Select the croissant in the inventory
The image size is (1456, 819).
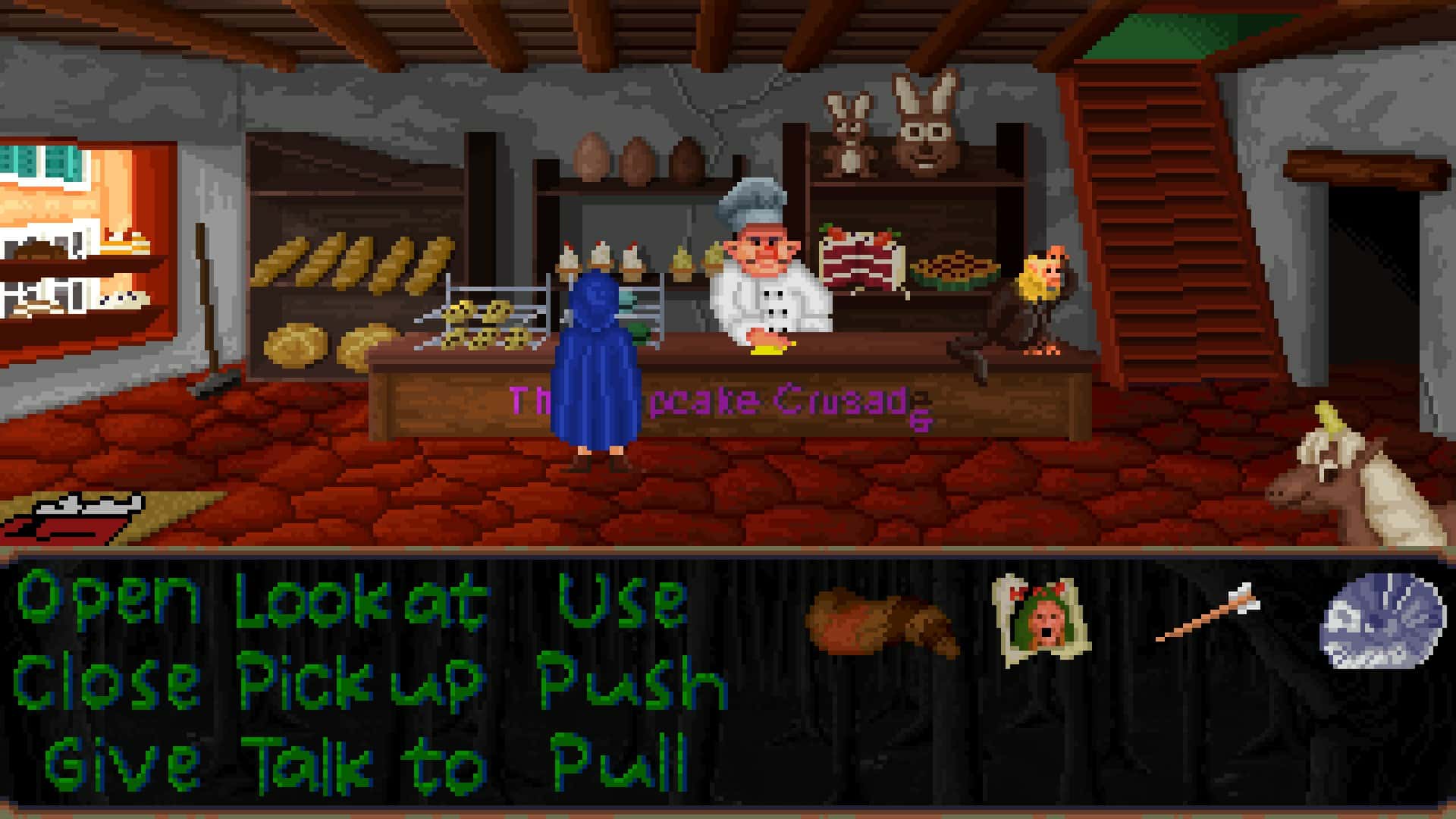[x=880, y=622]
